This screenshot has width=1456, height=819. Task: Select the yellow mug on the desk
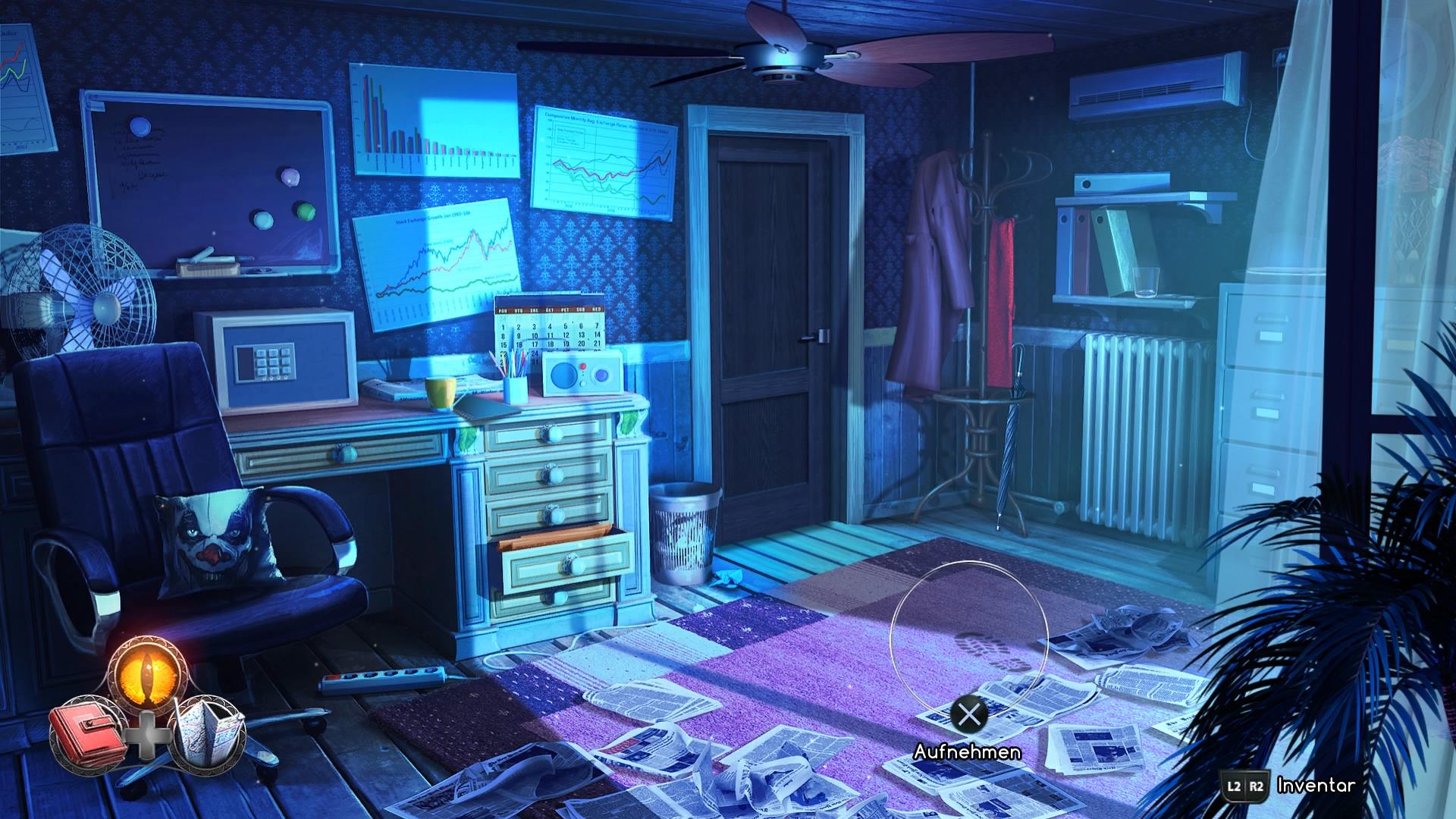(x=441, y=394)
